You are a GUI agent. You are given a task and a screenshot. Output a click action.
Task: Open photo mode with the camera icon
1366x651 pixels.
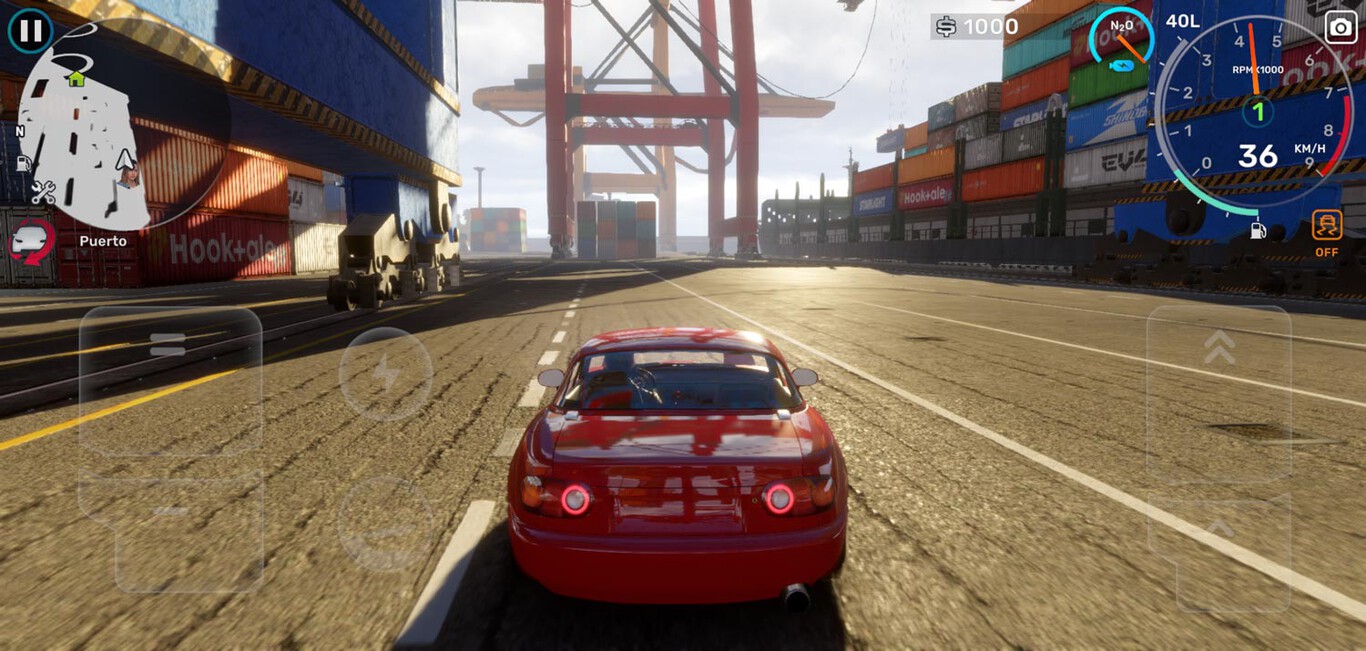(1341, 27)
